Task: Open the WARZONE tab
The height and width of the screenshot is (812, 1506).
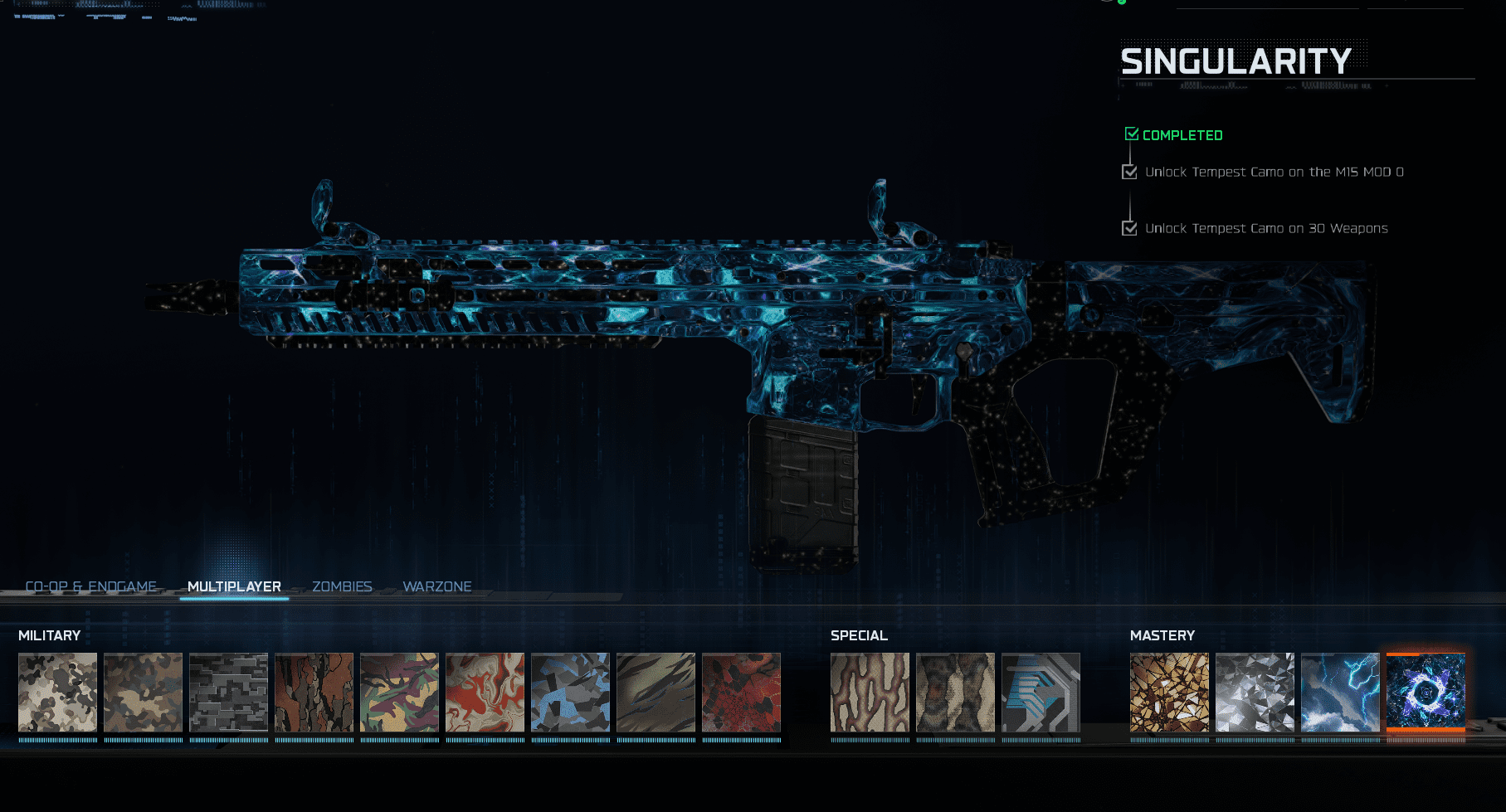Action: (x=437, y=586)
